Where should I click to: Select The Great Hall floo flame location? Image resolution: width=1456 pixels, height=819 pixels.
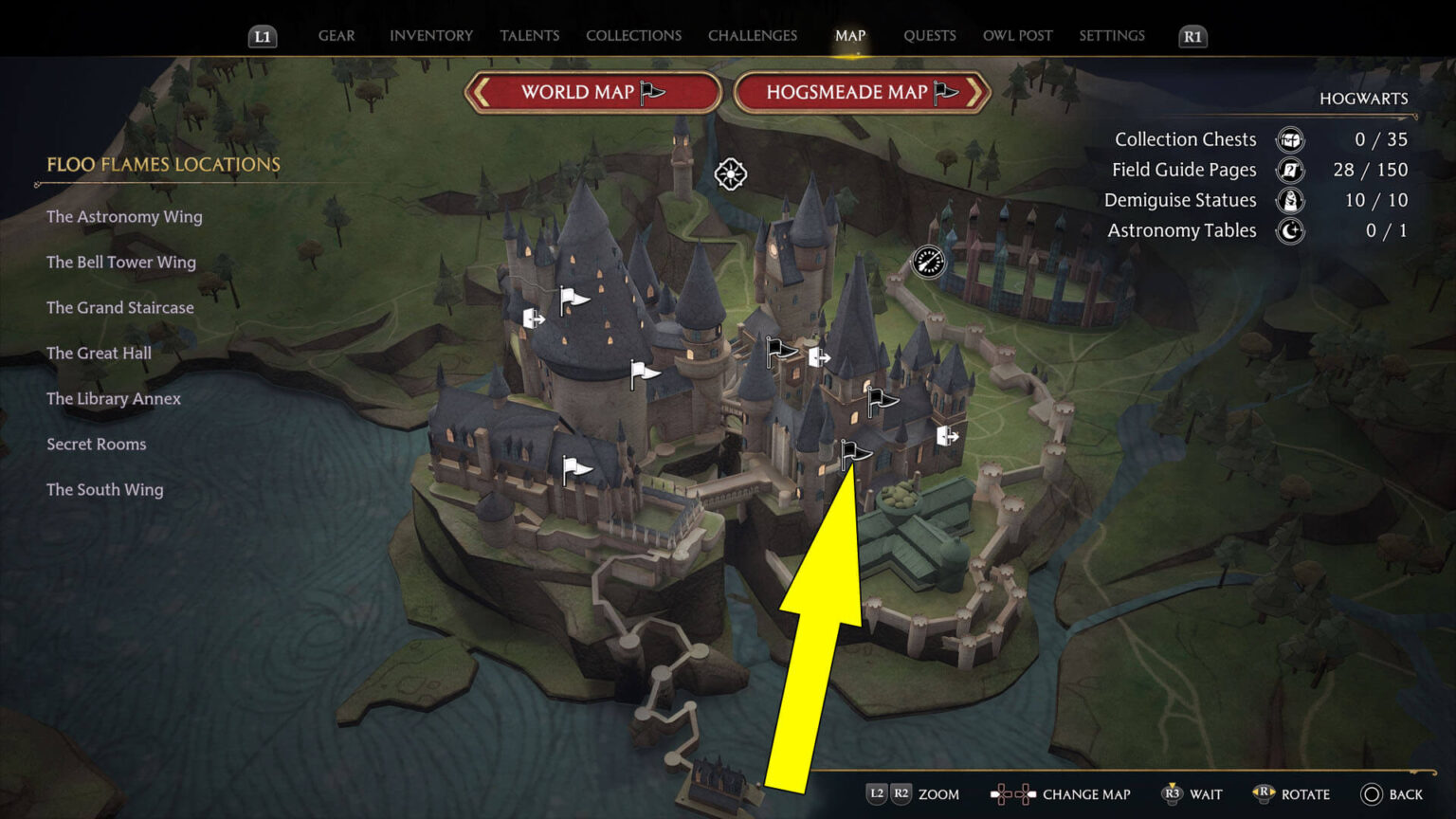[99, 353]
